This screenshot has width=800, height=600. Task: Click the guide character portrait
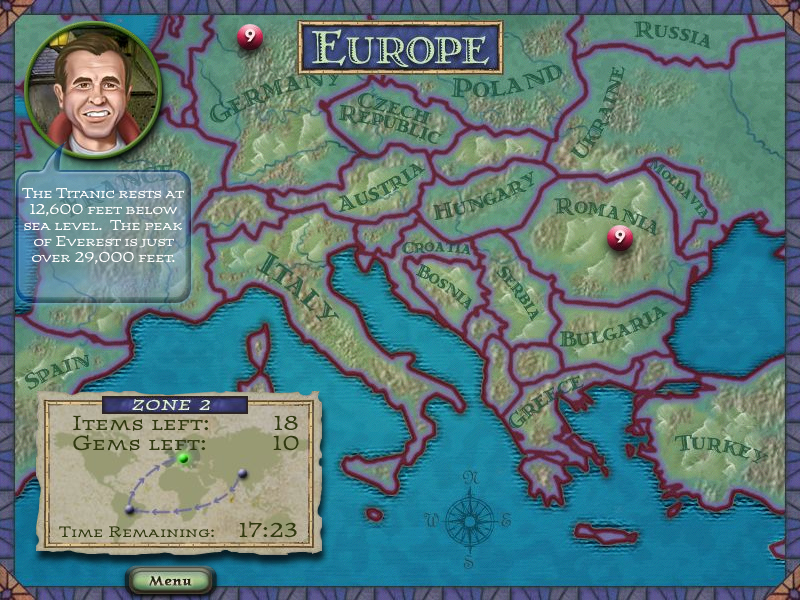click(93, 81)
